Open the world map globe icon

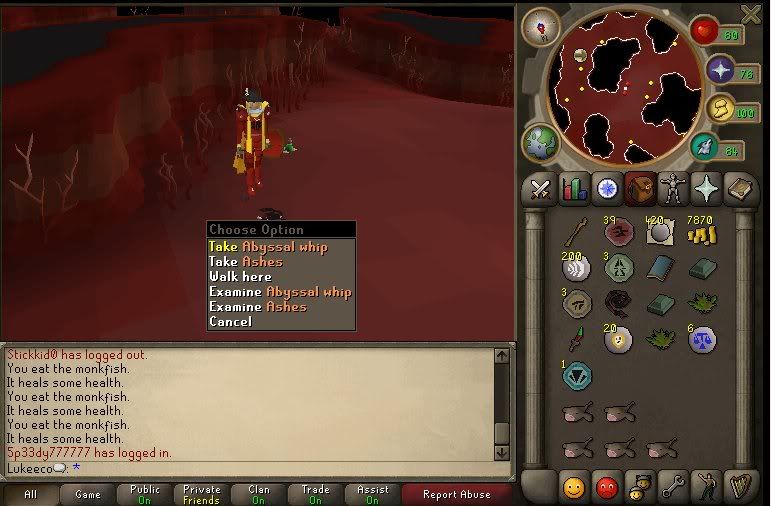click(540, 142)
